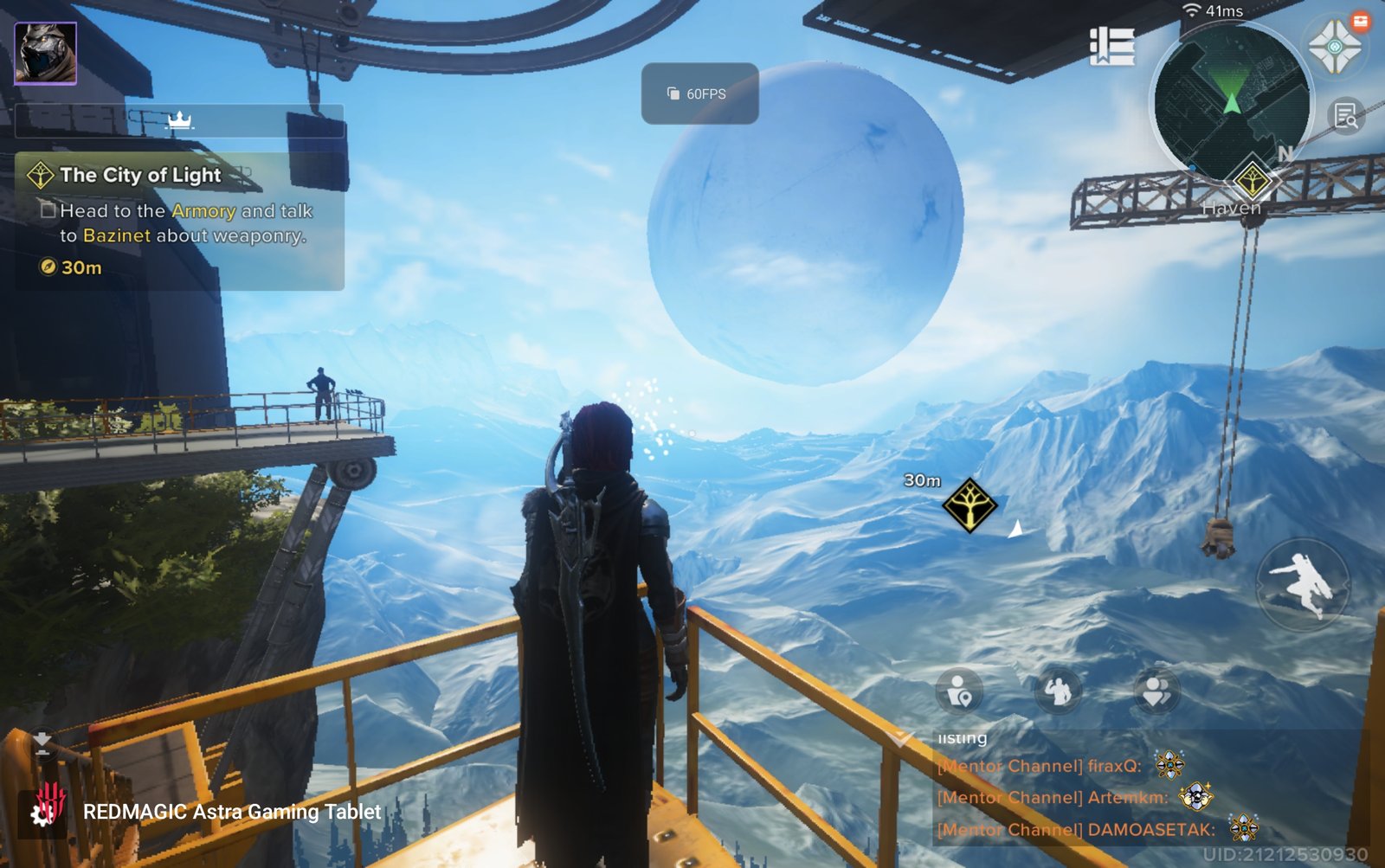
Task: Open the character portrait in the corner
Action: (x=46, y=54)
